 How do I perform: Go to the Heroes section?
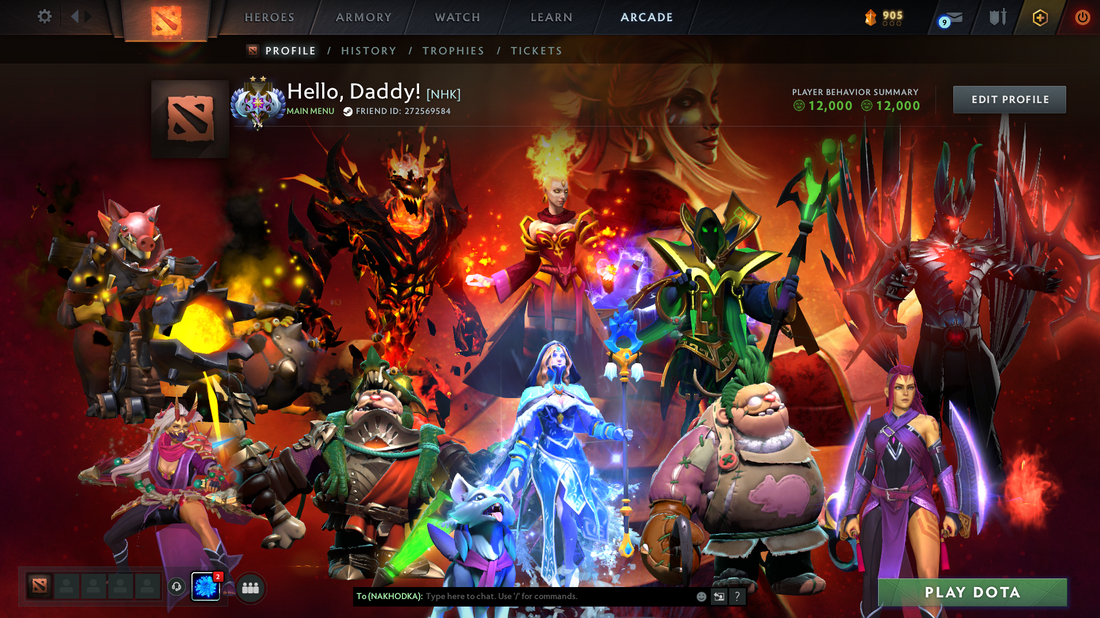pyautogui.click(x=270, y=17)
